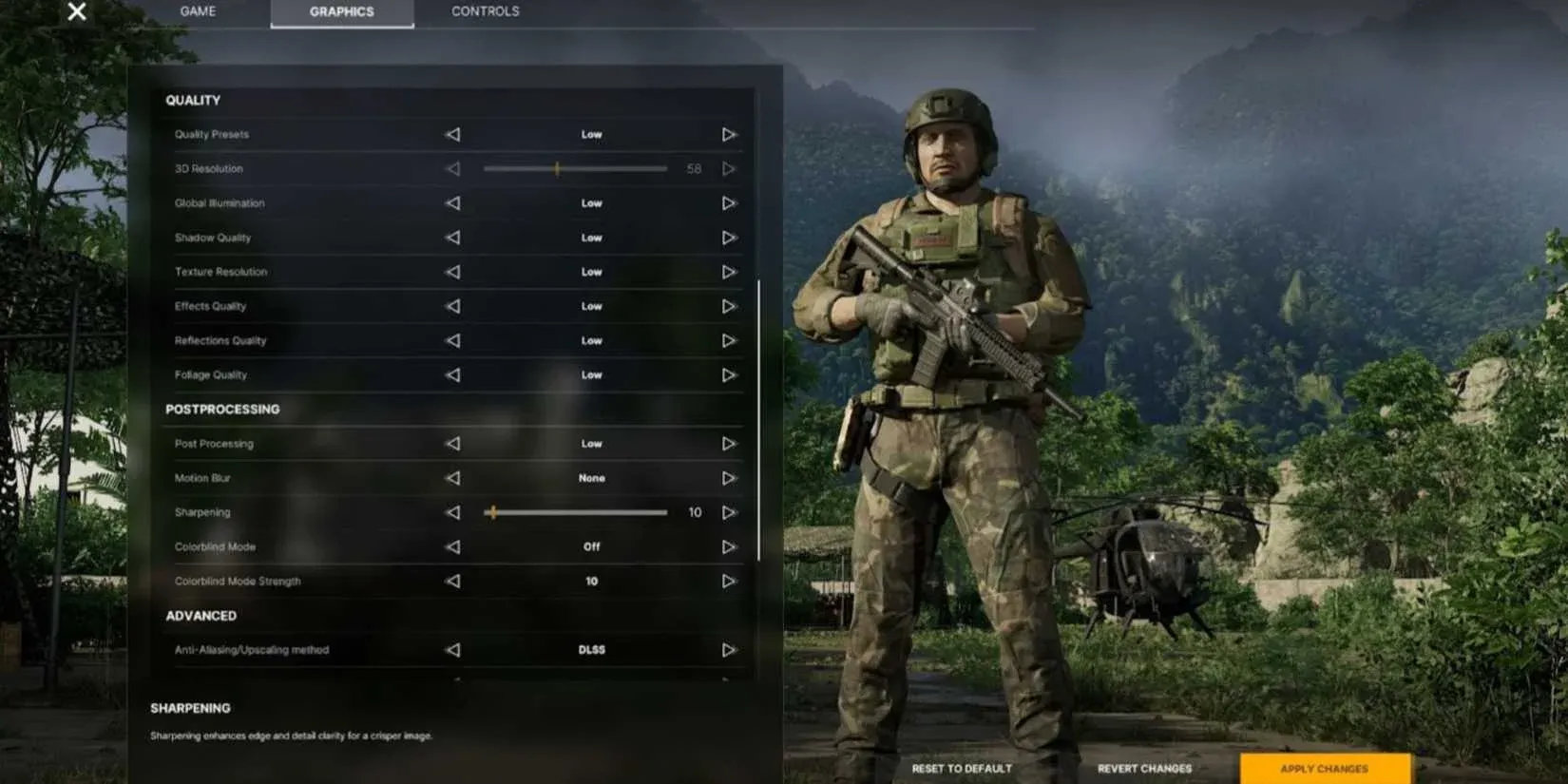Raise Foliage Quality using right arrow

point(729,374)
